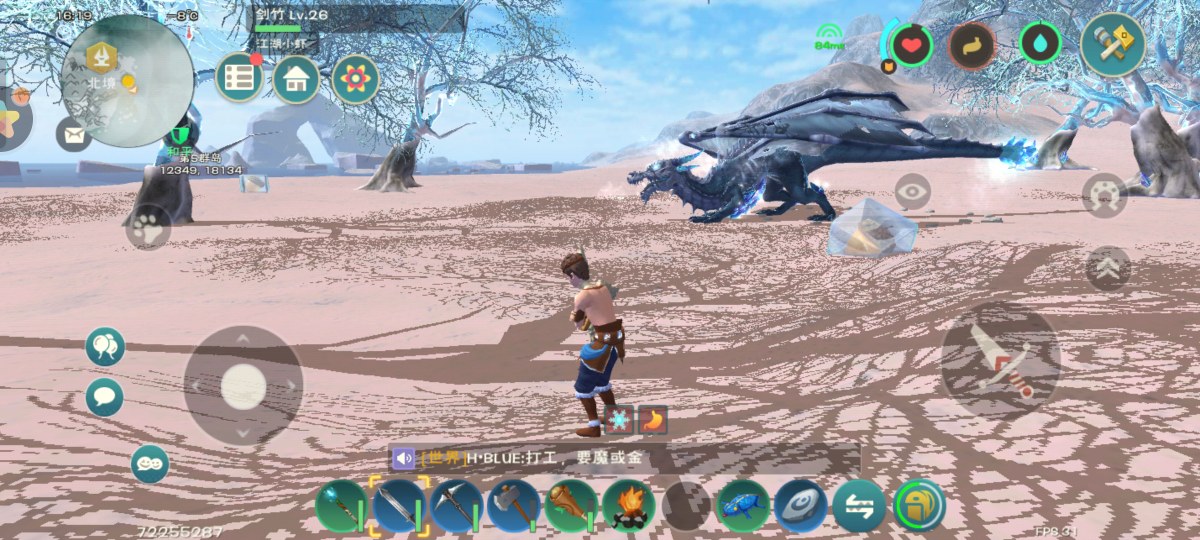Select the magic staff hotbar slot

pos(341,506)
